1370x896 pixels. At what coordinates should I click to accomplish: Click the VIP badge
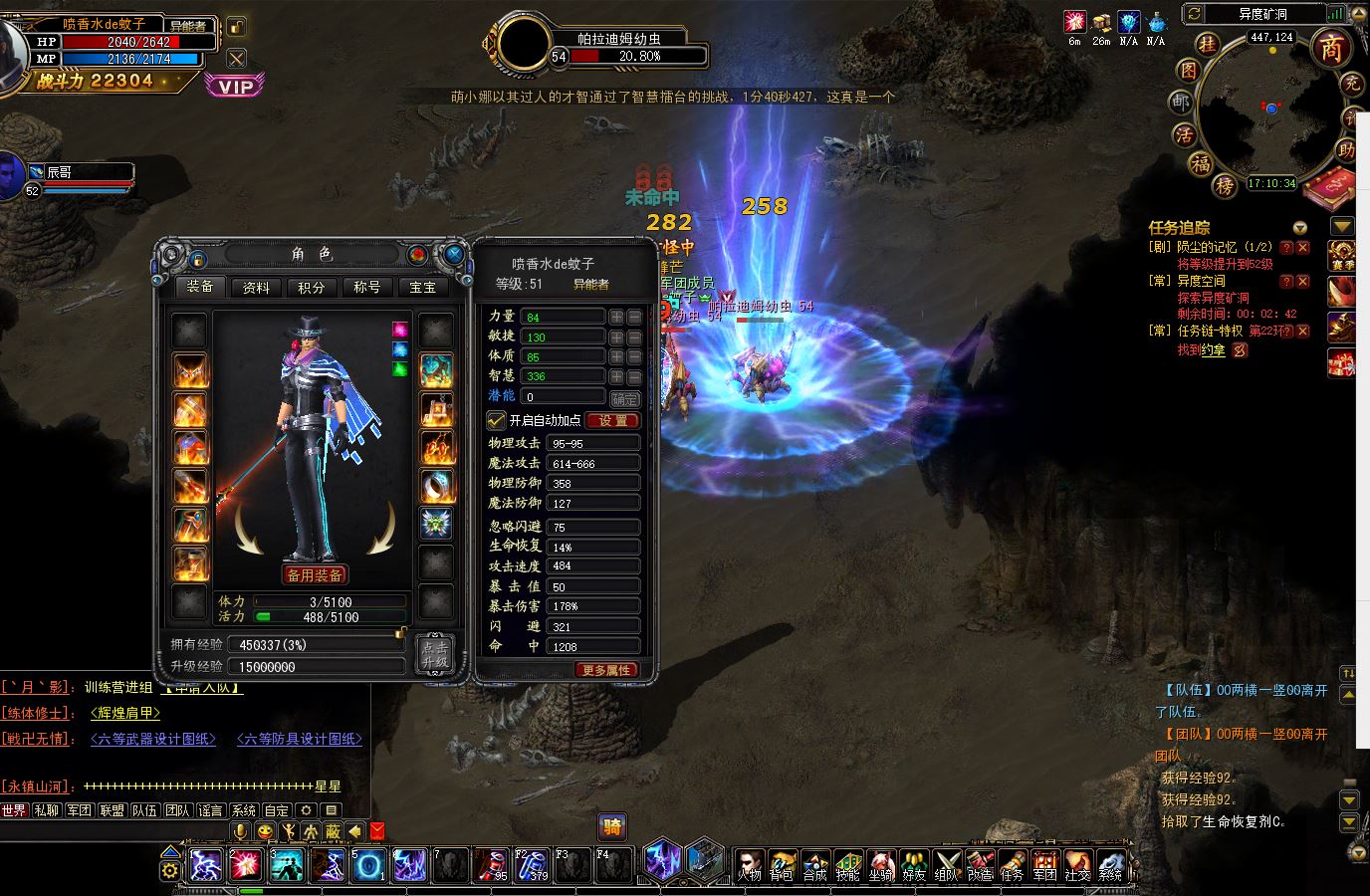[235, 87]
